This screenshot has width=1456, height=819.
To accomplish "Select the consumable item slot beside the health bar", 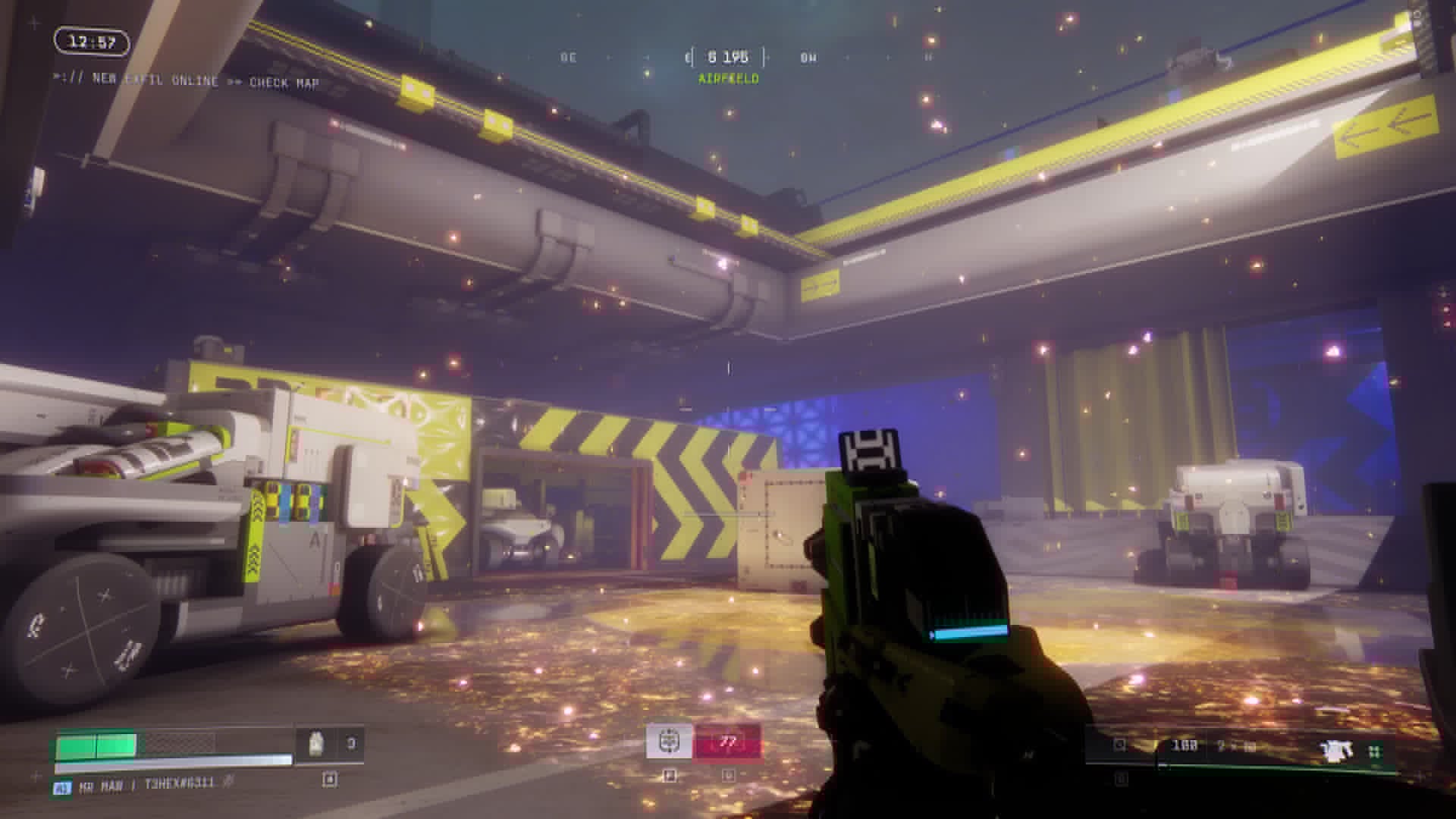I will (x=329, y=745).
